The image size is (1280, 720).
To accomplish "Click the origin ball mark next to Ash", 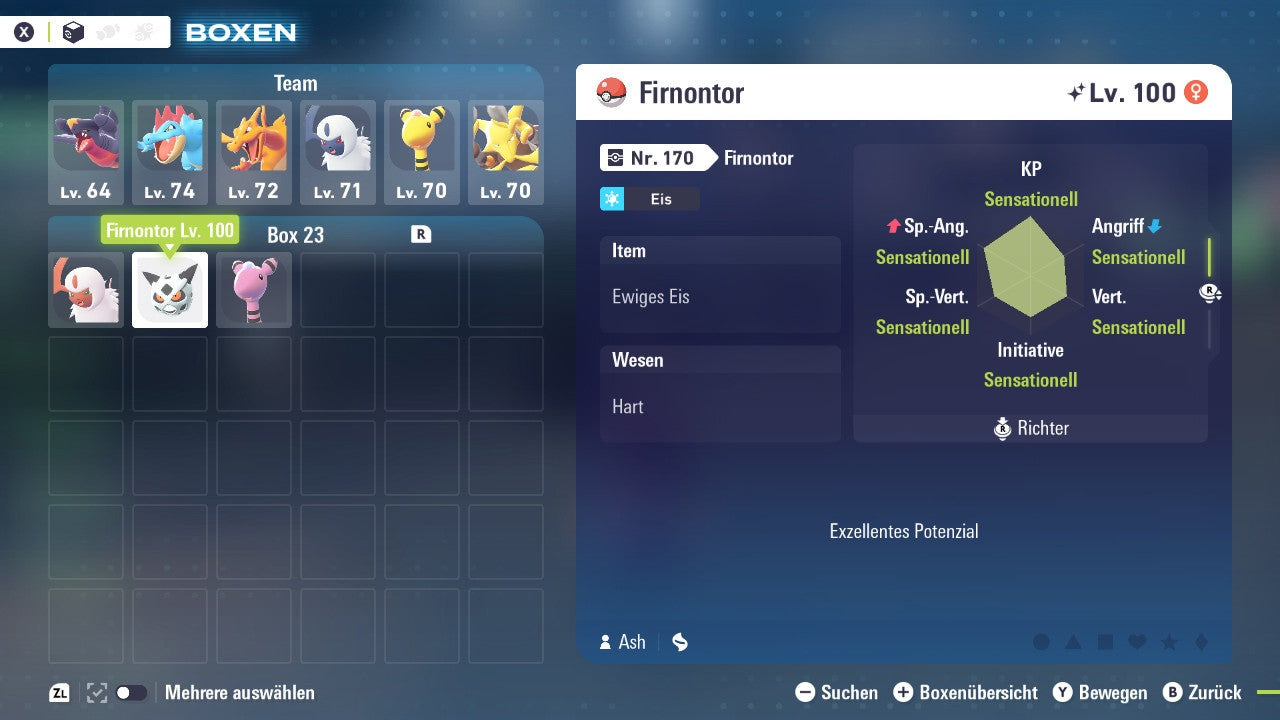I will click(679, 642).
